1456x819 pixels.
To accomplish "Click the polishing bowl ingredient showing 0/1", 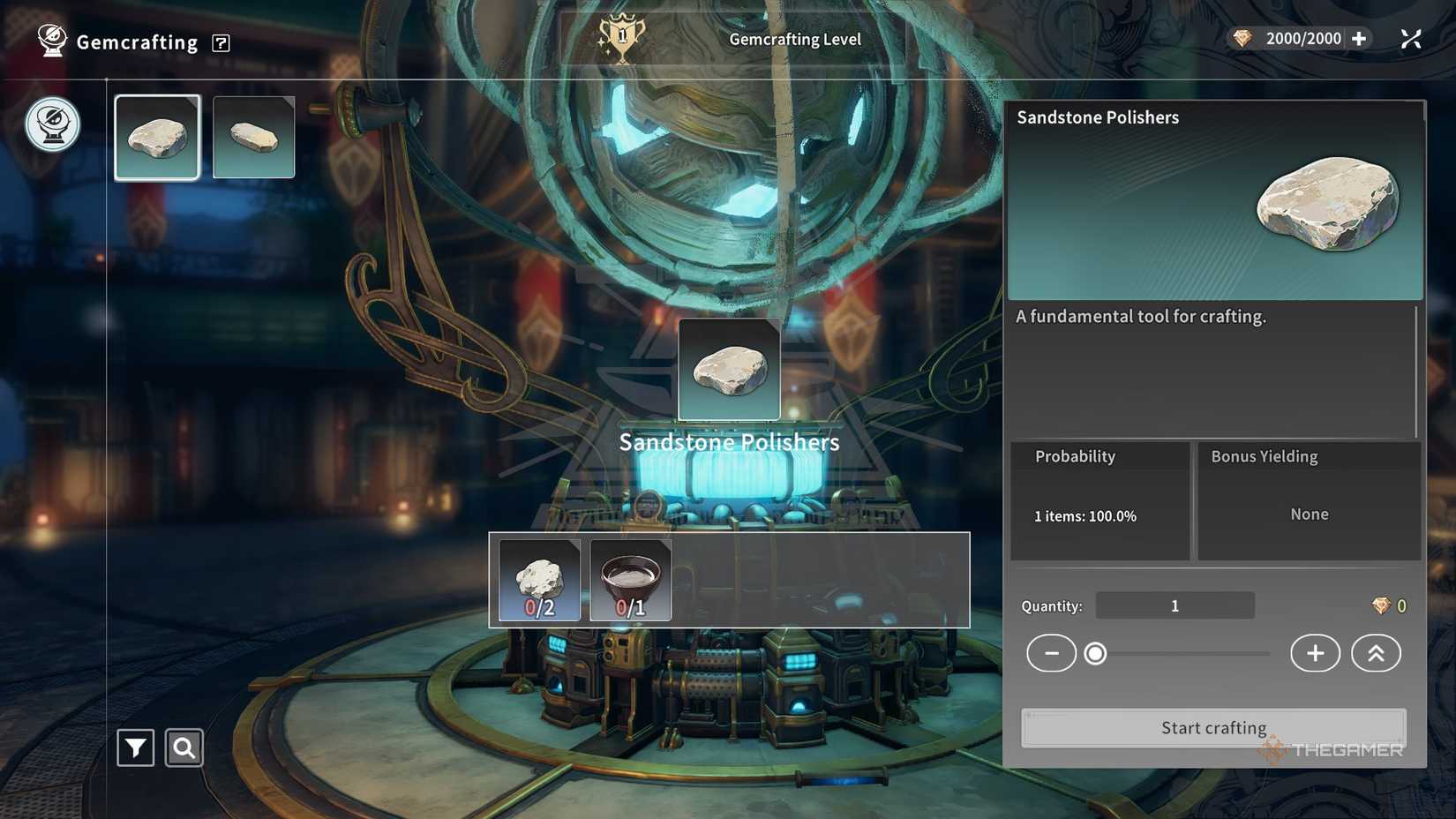I will (x=629, y=579).
